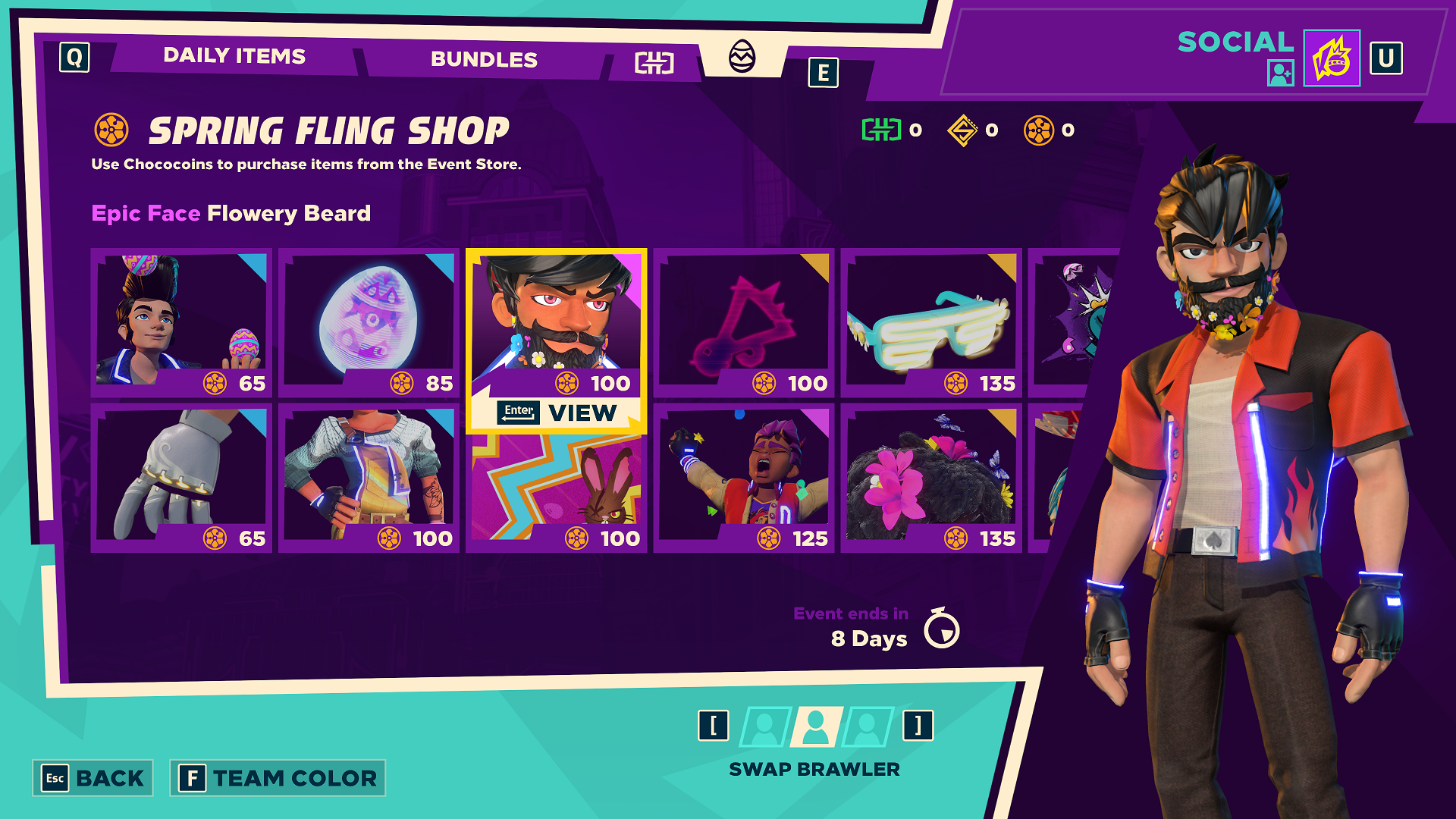
Task: Pick the teal shutter glasses for 135
Action: [x=930, y=322]
